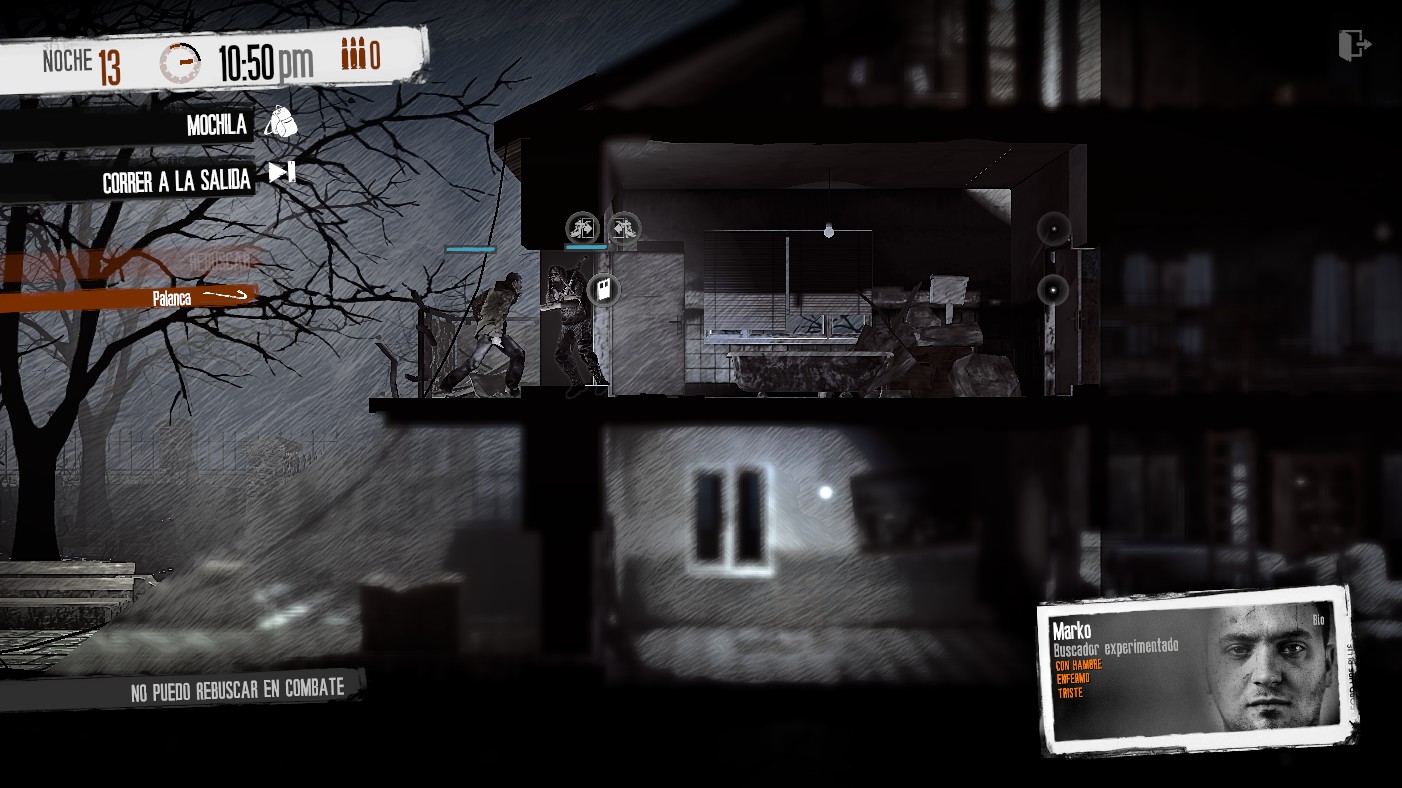
Task: Open Marko's Bio
Action: [x=1318, y=620]
